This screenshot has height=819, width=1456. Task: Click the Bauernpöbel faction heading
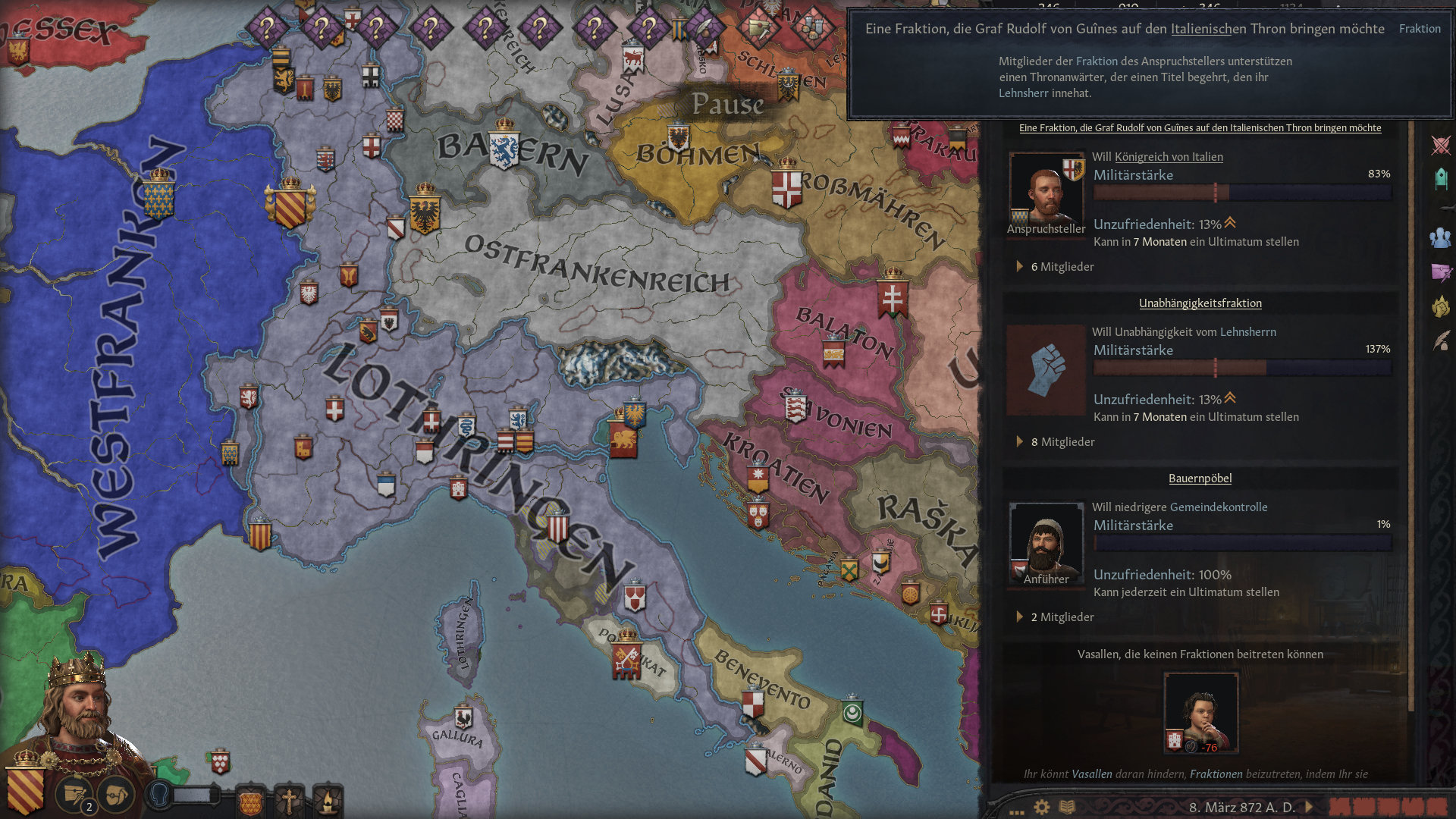(x=1199, y=478)
